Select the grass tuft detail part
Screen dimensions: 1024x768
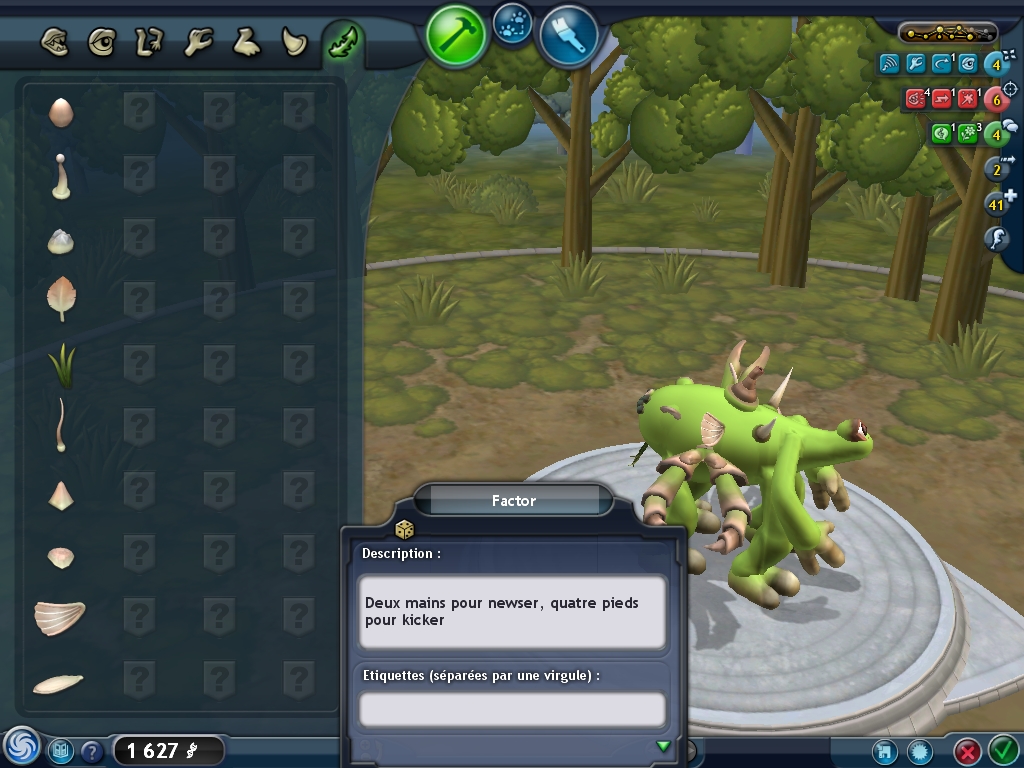click(x=61, y=366)
